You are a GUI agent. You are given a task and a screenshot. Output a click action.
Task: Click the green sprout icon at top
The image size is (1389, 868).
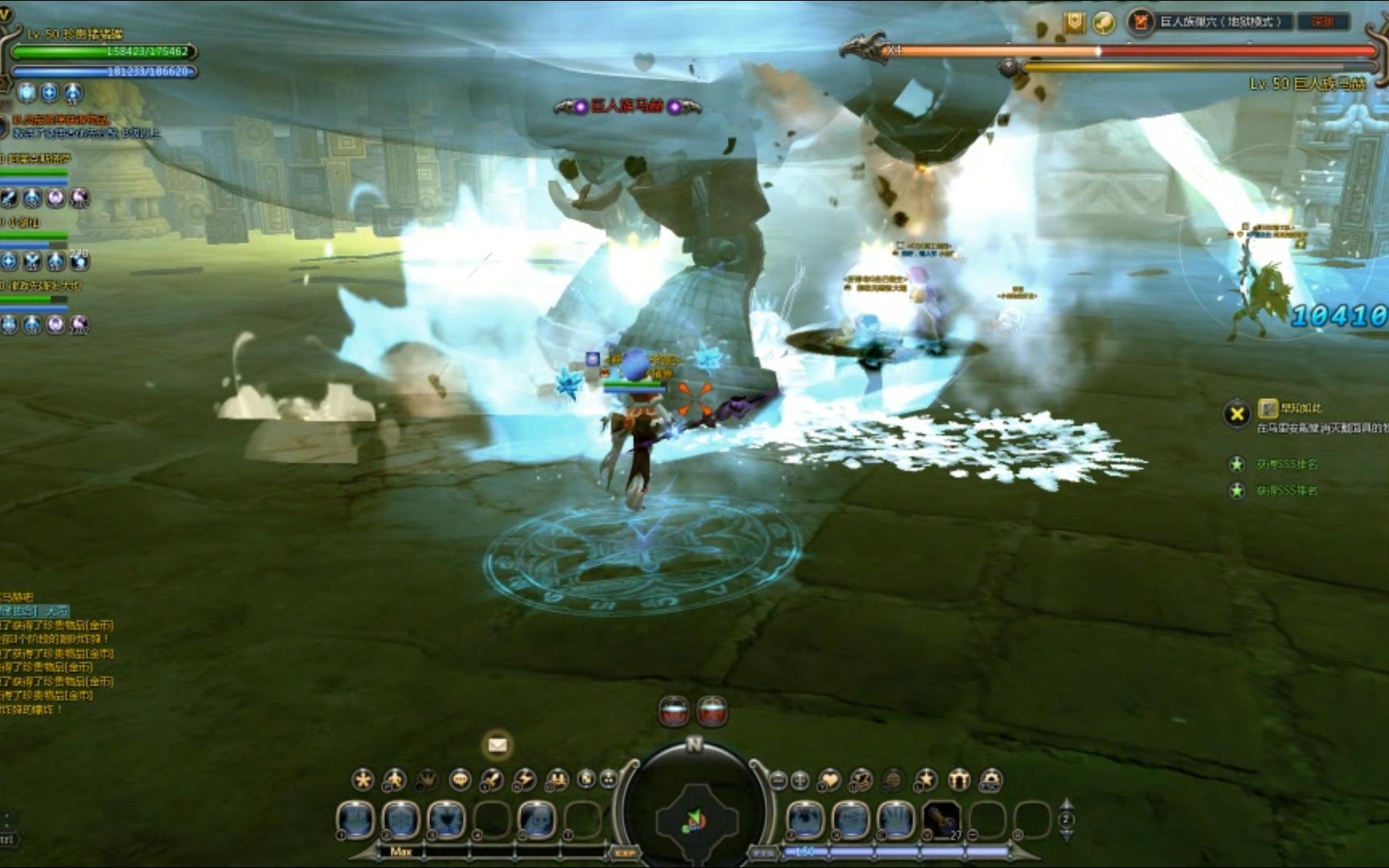[x=1104, y=23]
